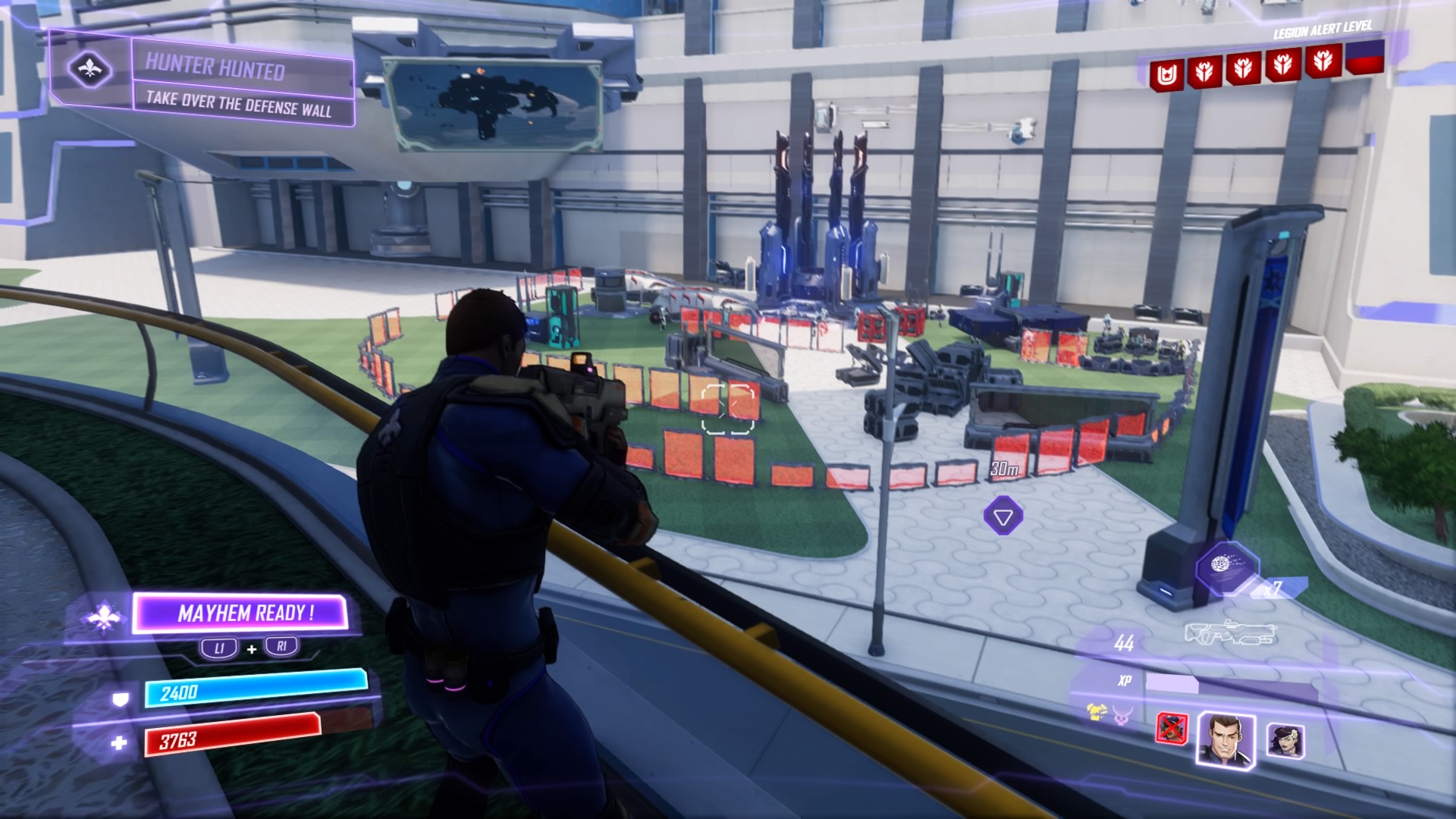The width and height of the screenshot is (1456, 819).
Task: Click the Legion star shield alert badge
Action: pos(1166,75)
